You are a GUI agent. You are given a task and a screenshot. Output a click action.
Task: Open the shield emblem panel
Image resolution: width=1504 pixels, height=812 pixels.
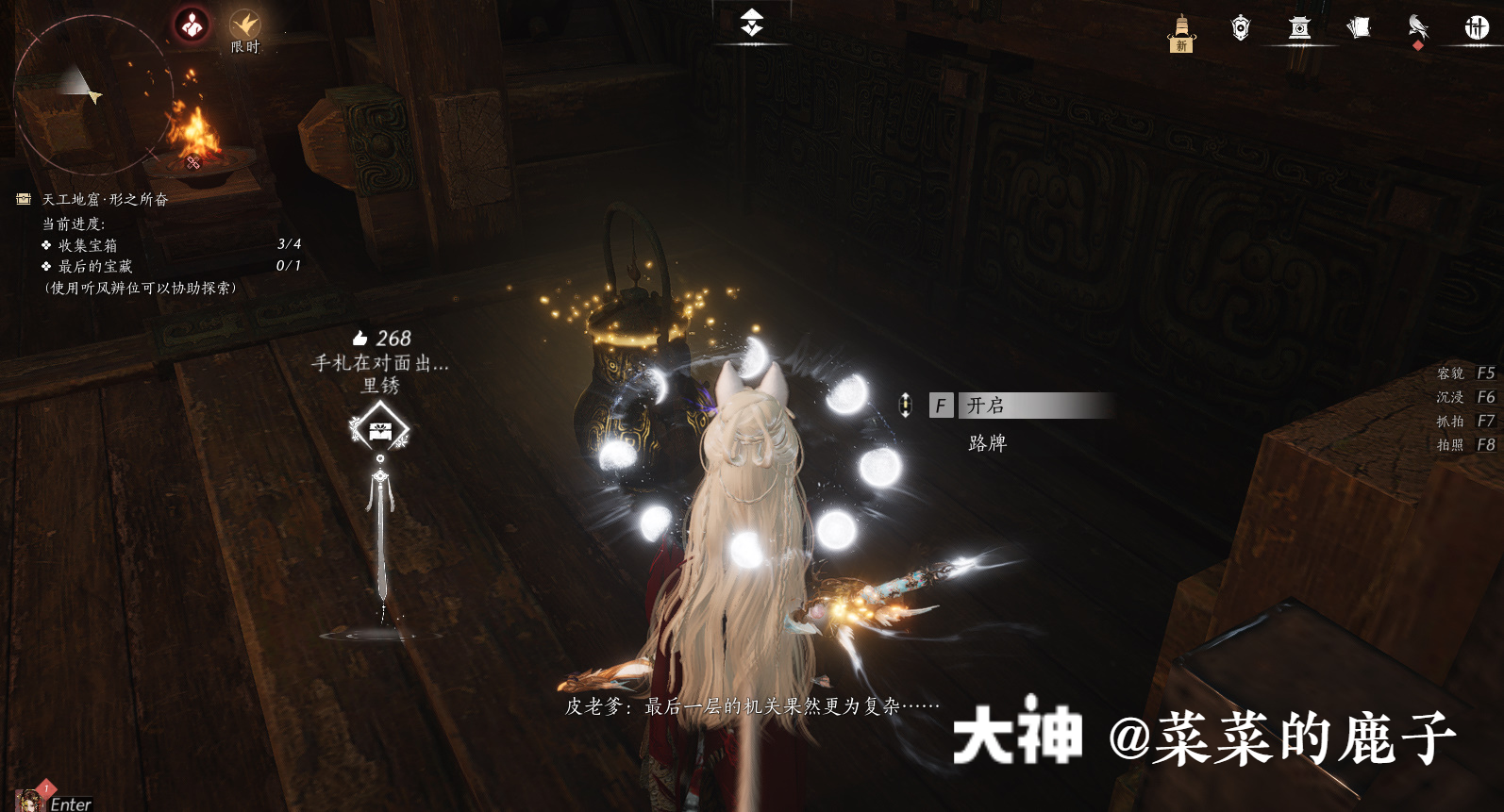[x=1240, y=28]
